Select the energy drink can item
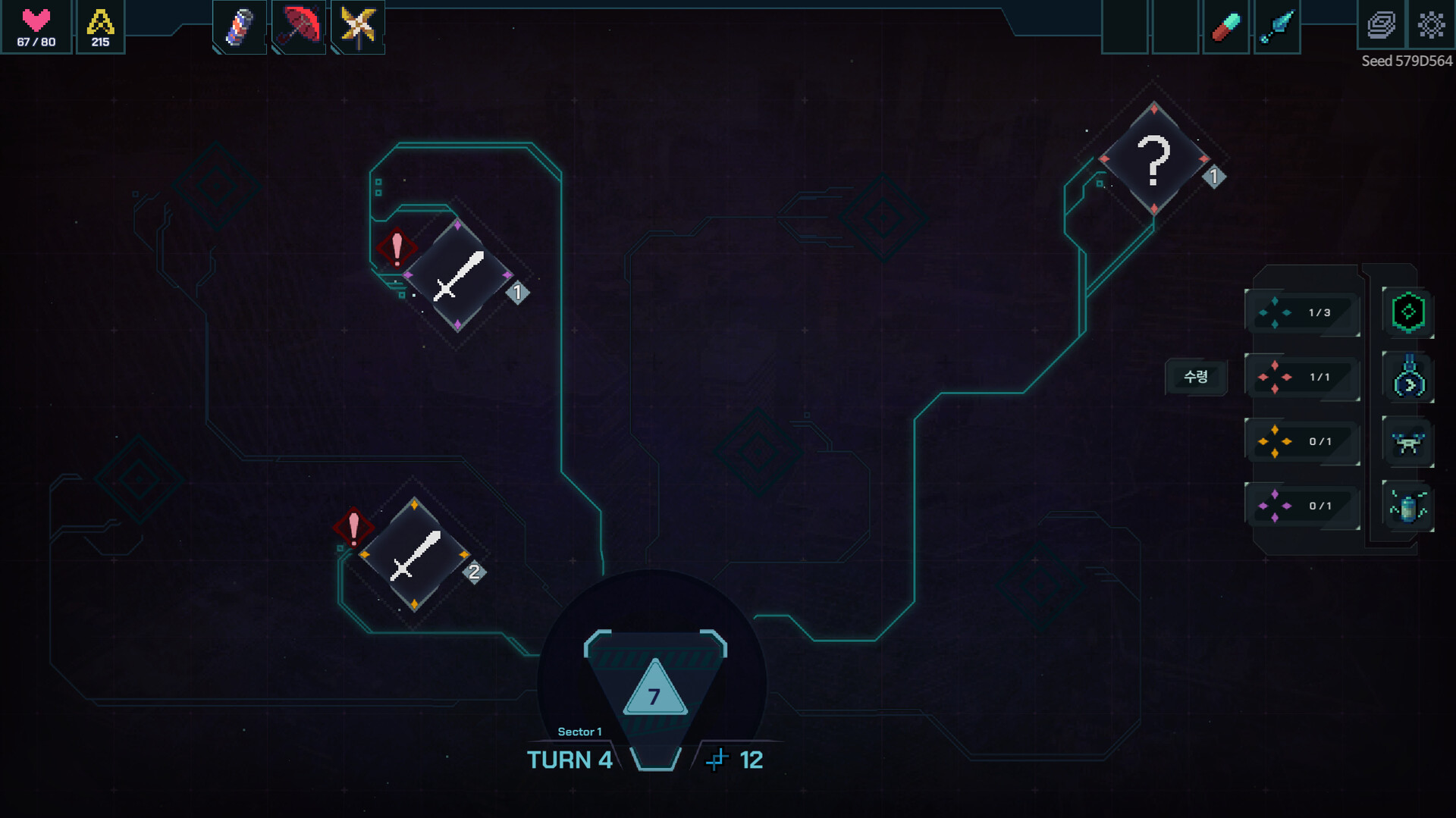 pyautogui.click(x=238, y=27)
